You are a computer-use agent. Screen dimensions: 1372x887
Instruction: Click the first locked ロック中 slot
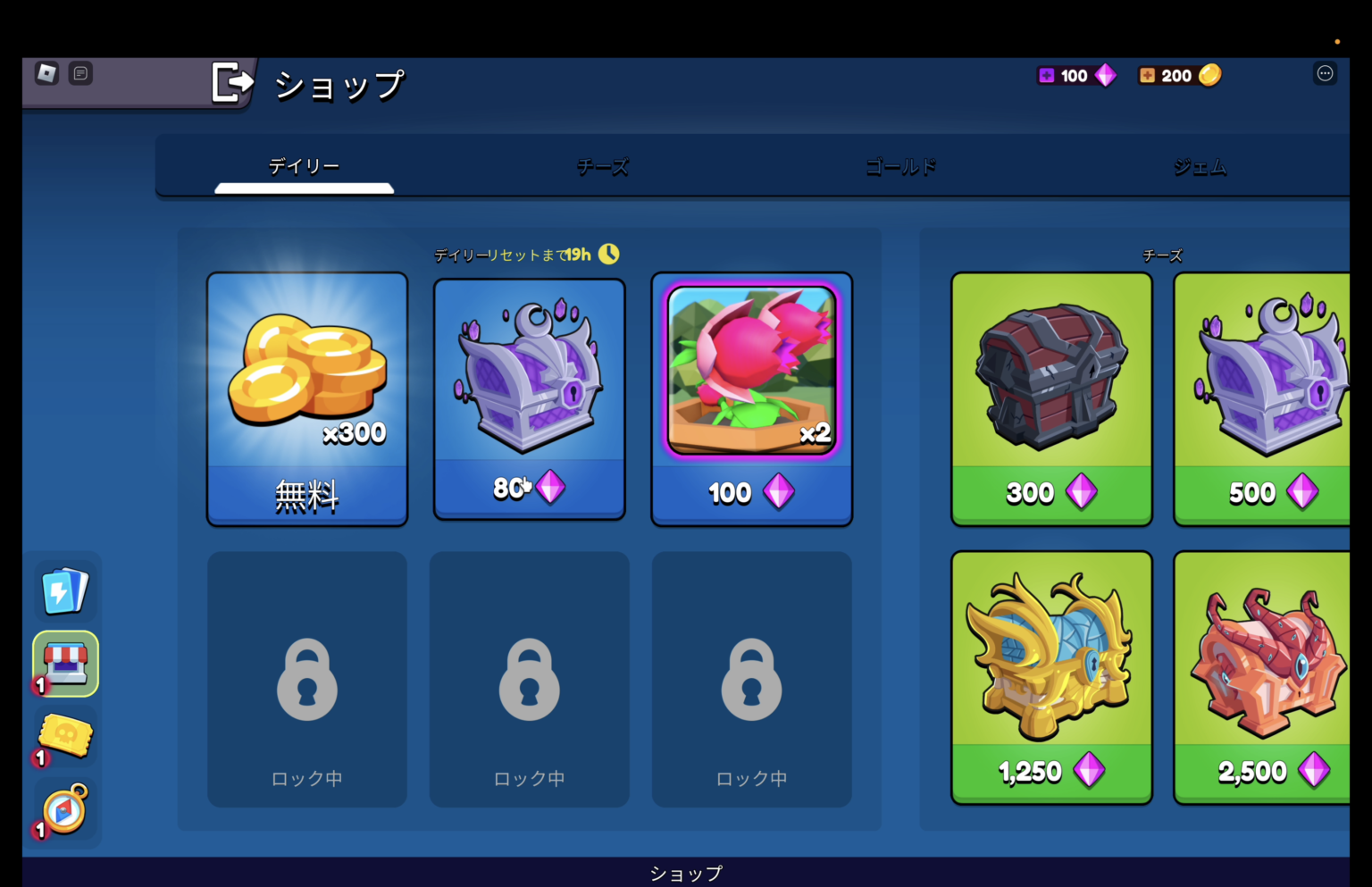tap(307, 679)
